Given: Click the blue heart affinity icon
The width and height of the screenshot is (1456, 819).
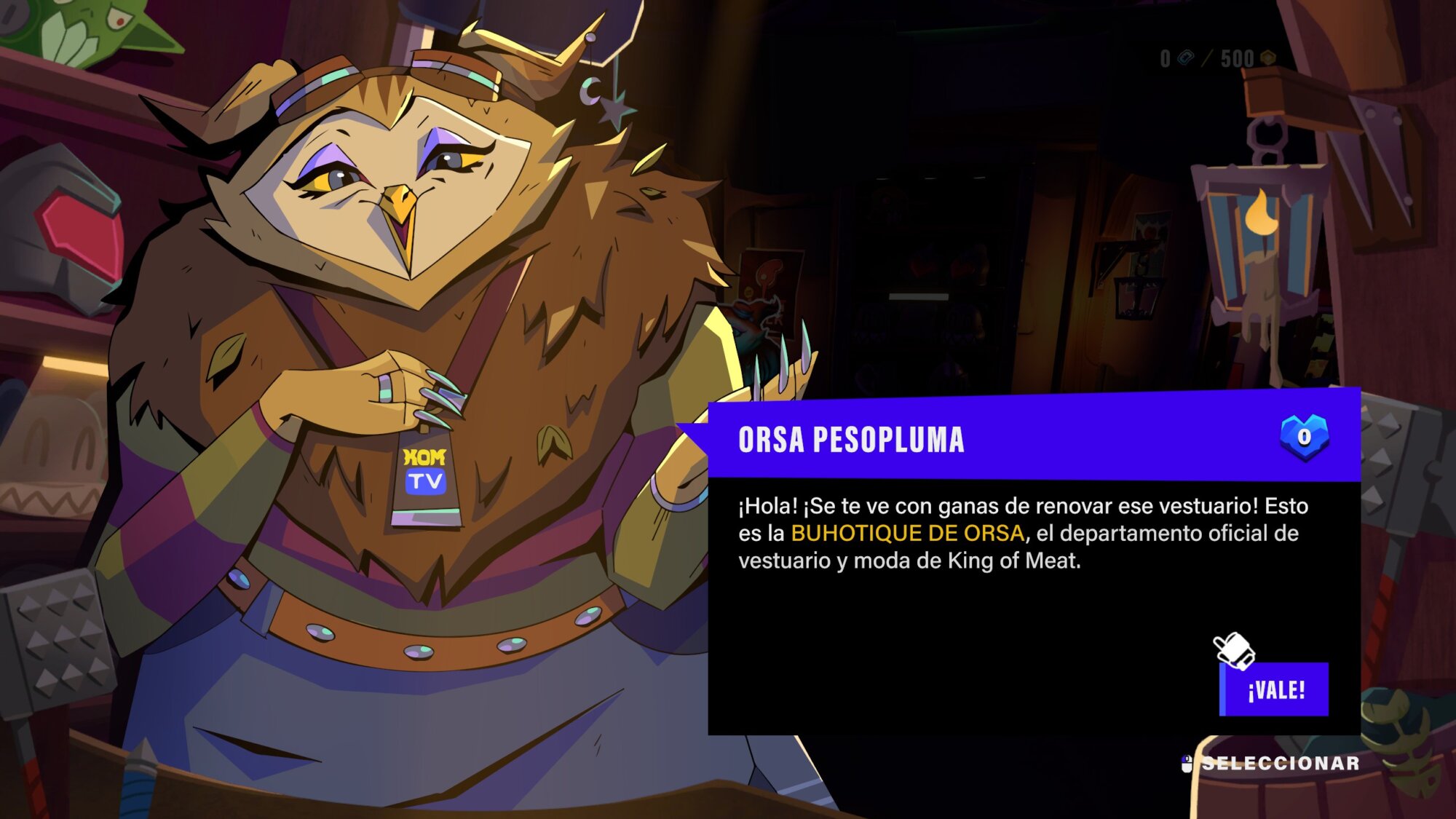Looking at the screenshot, I should [x=1304, y=437].
